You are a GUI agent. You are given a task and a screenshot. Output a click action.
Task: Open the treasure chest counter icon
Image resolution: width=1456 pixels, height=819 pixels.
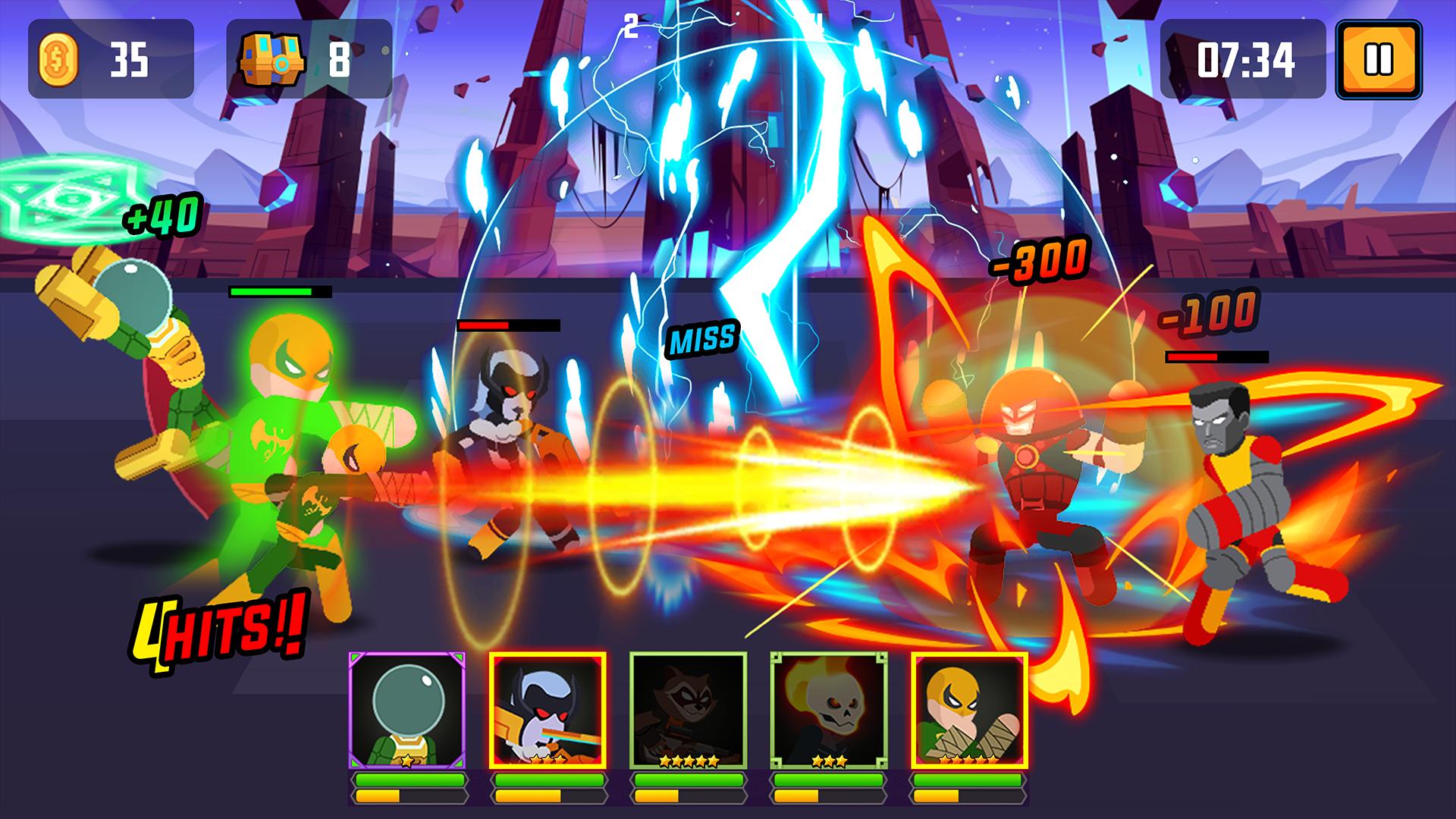pos(271,60)
